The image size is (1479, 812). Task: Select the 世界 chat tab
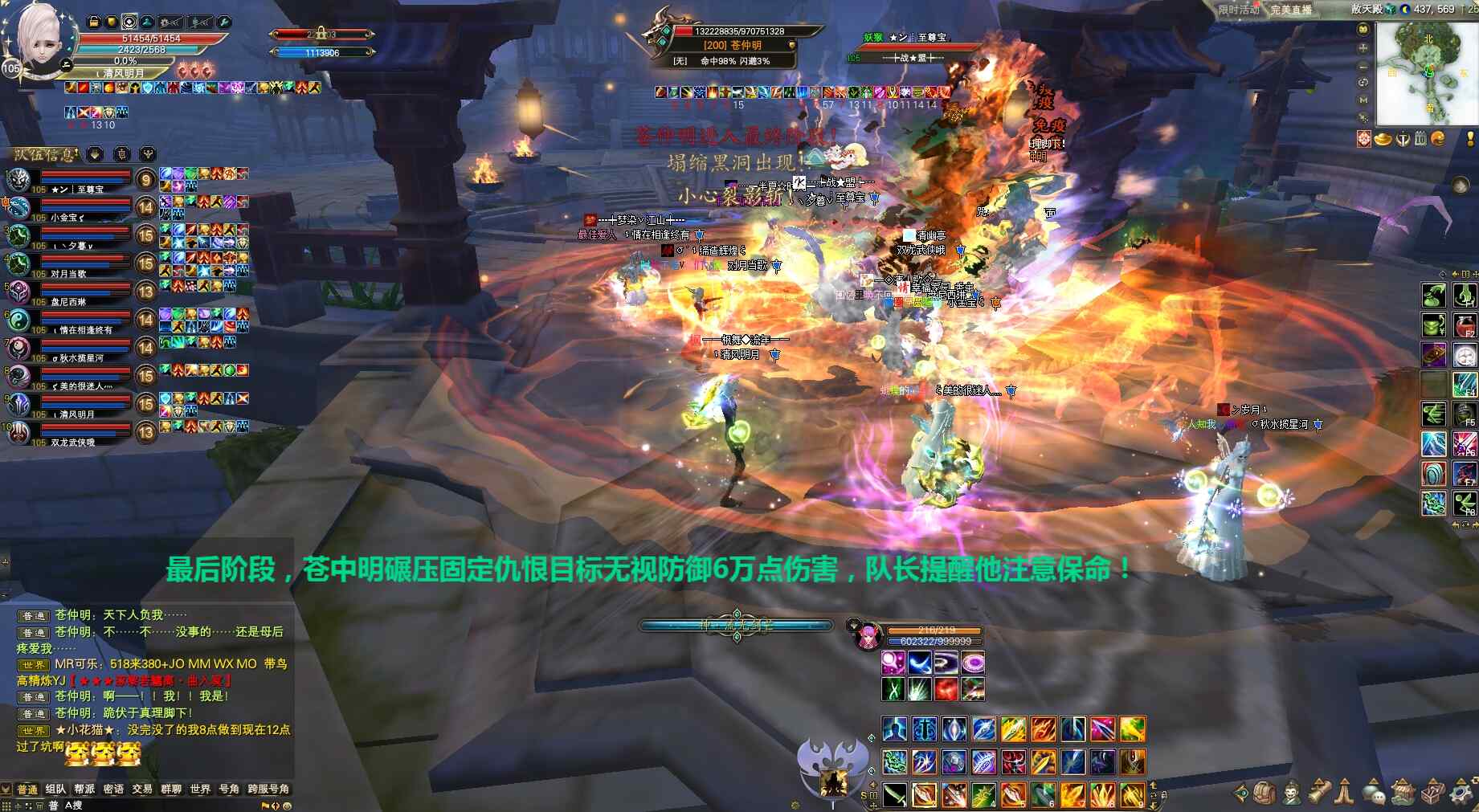tap(200, 790)
